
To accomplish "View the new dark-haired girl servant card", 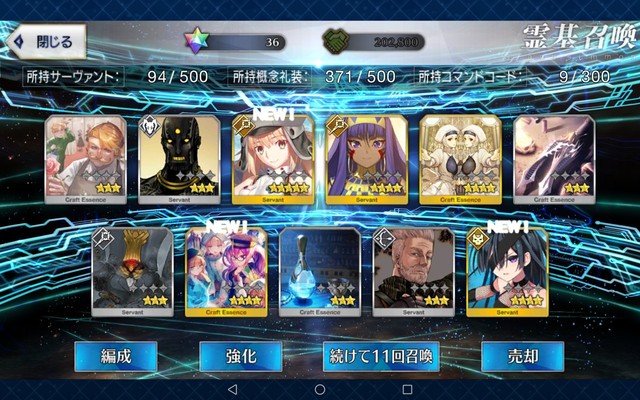I will pos(507,272).
